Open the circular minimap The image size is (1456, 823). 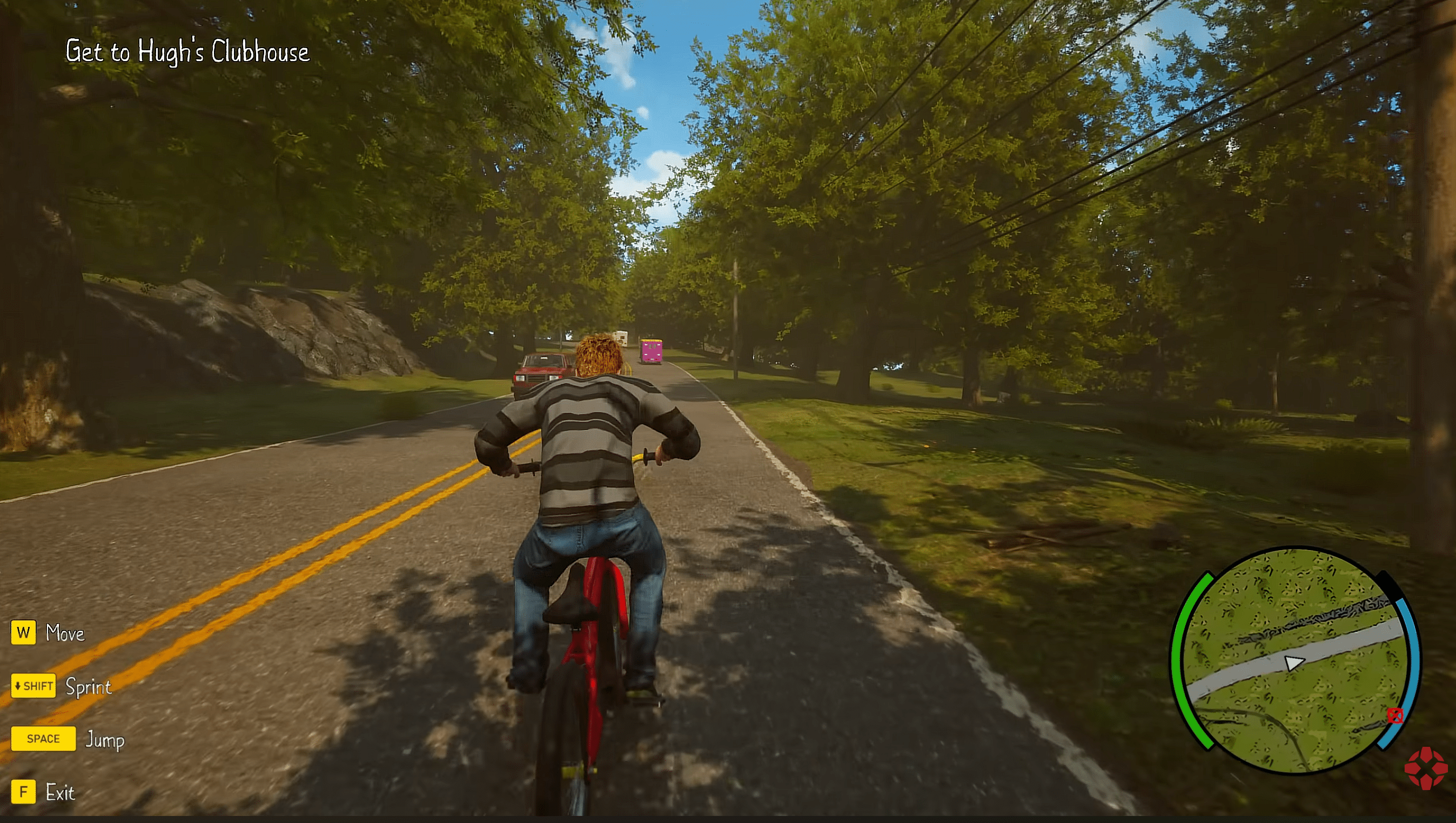coord(1294,659)
